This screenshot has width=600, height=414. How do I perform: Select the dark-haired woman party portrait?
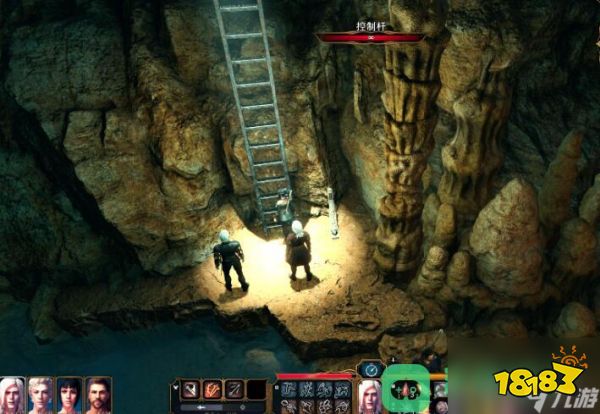pyautogui.click(x=69, y=395)
